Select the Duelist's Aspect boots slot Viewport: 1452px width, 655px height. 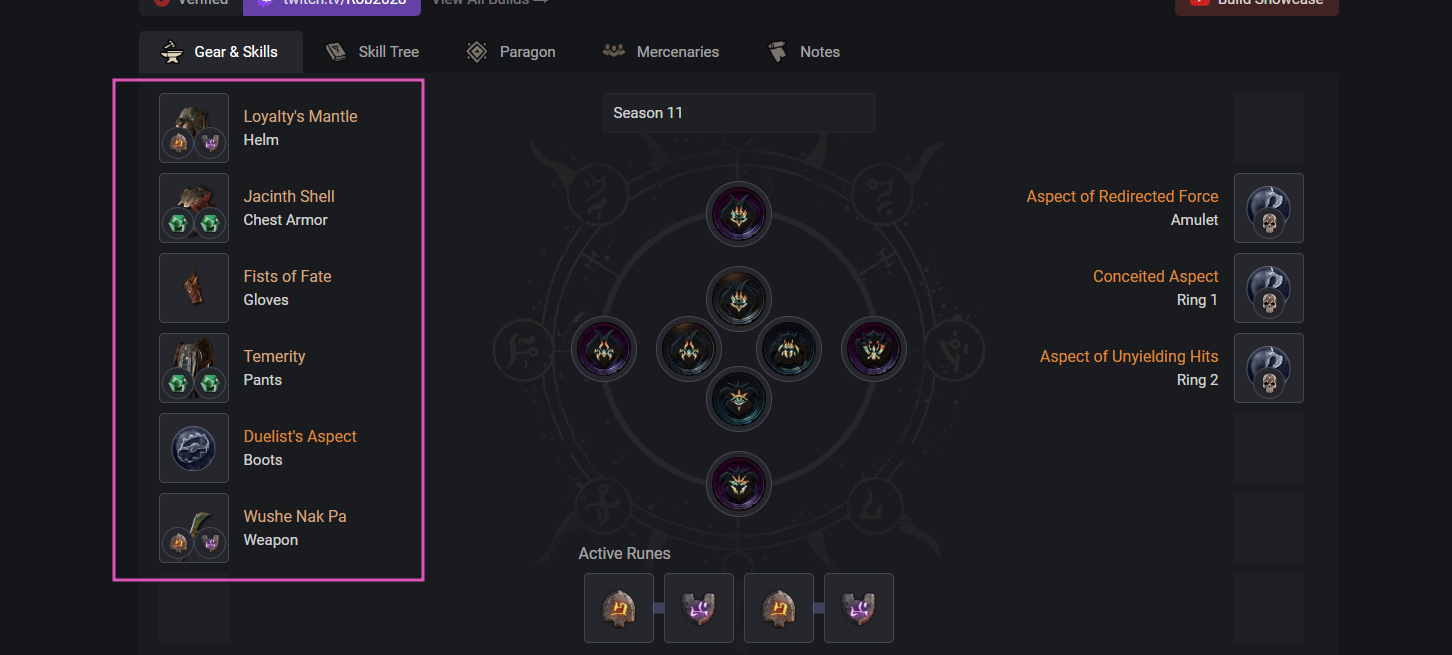pyautogui.click(x=194, y=448)
